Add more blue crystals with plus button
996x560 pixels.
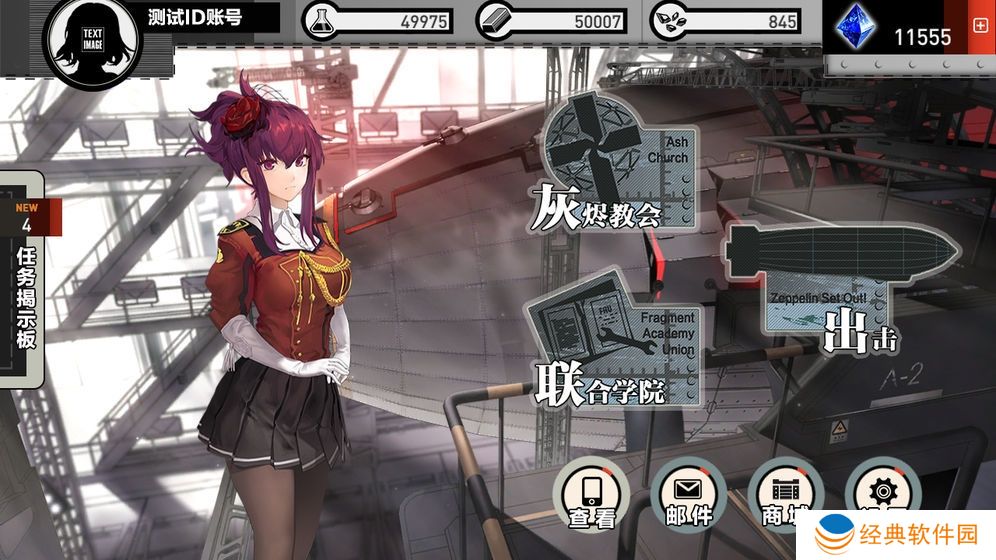980,25
